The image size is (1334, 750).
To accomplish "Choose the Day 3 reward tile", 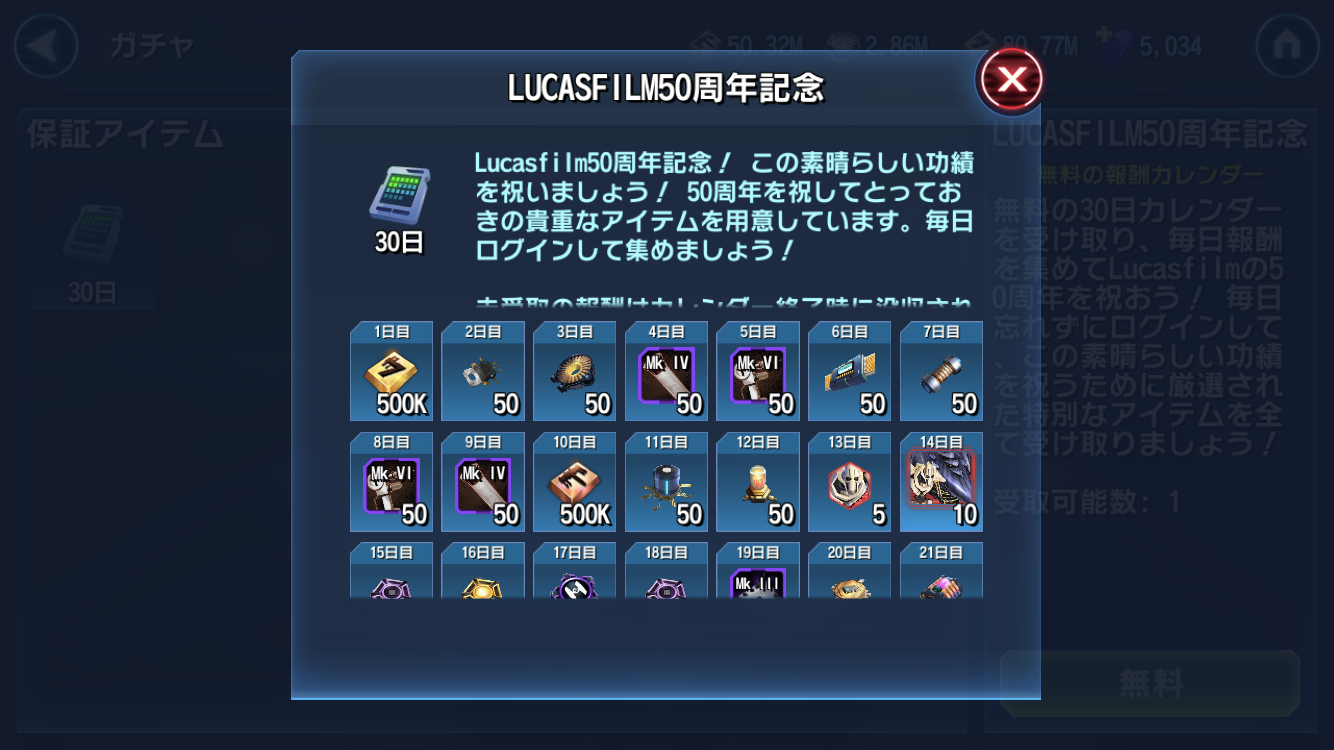I will tap(574, 372).
